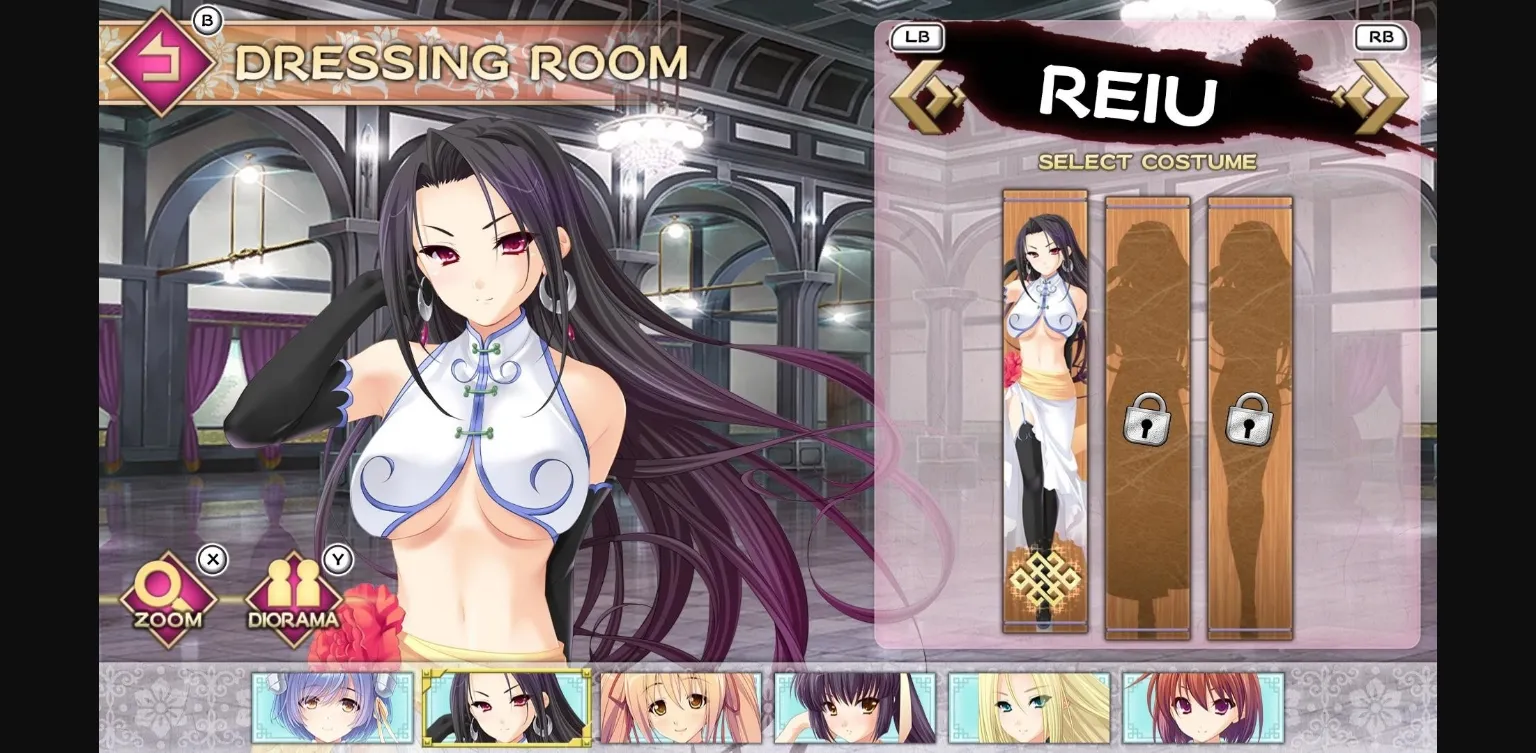The height and width of the screenshot is (753, 1536).
Task: Click the pink back arrow emblem
Action: tap(160, 62)
